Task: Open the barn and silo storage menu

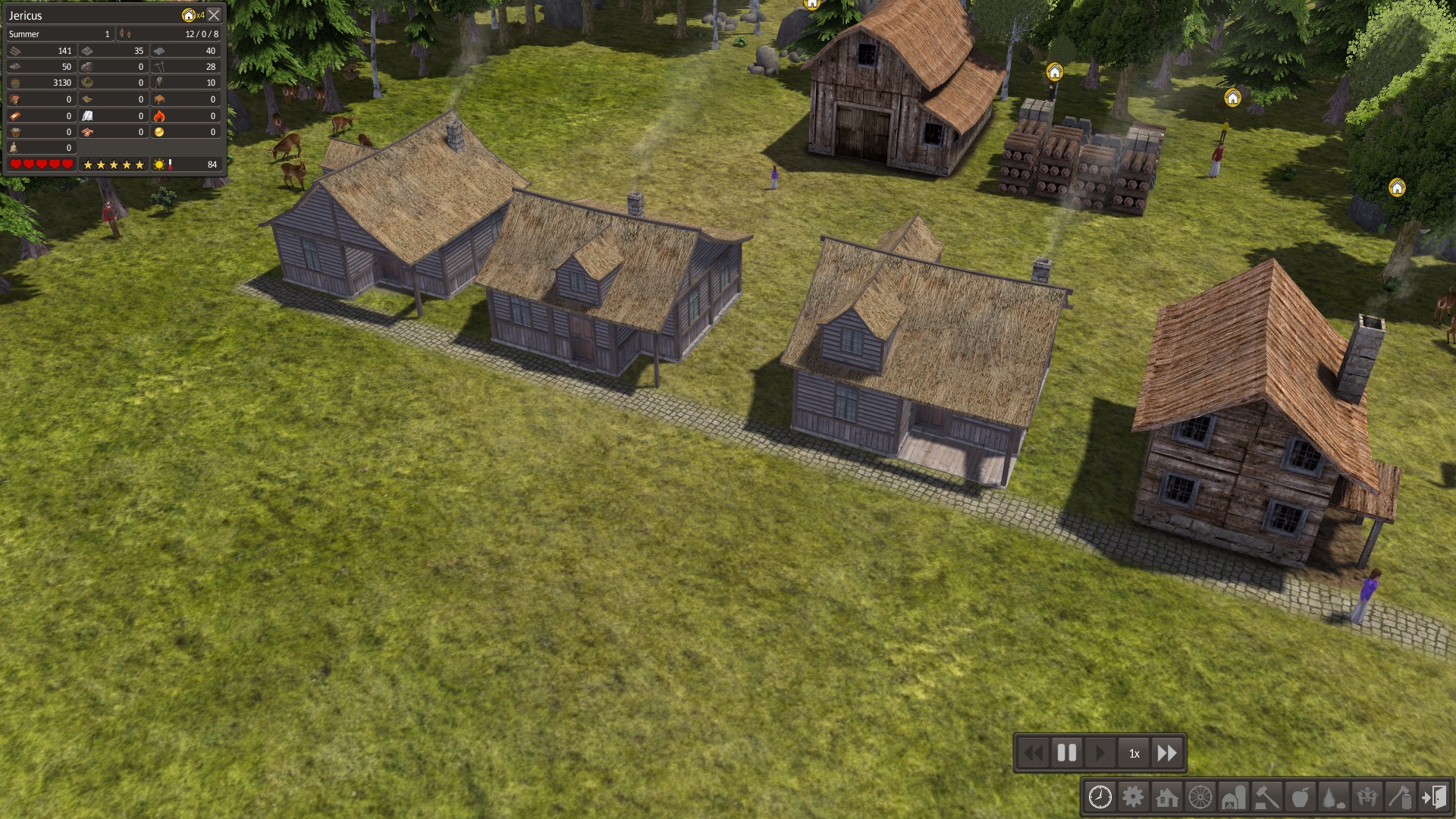Action: (1234, 797)
